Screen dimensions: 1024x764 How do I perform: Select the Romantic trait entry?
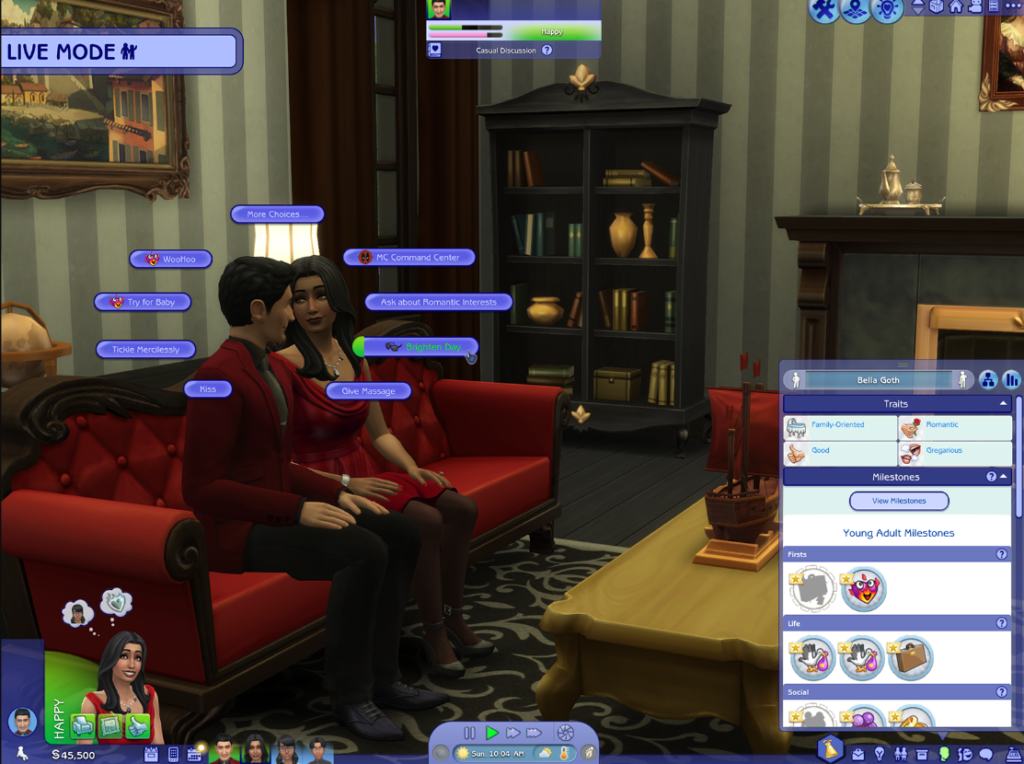(955, 426)
